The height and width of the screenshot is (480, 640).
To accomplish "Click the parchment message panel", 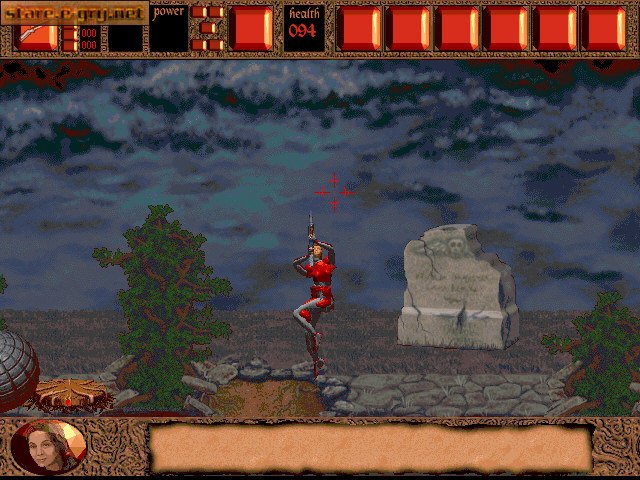I will pyautogui.click(x=369, y=447).
